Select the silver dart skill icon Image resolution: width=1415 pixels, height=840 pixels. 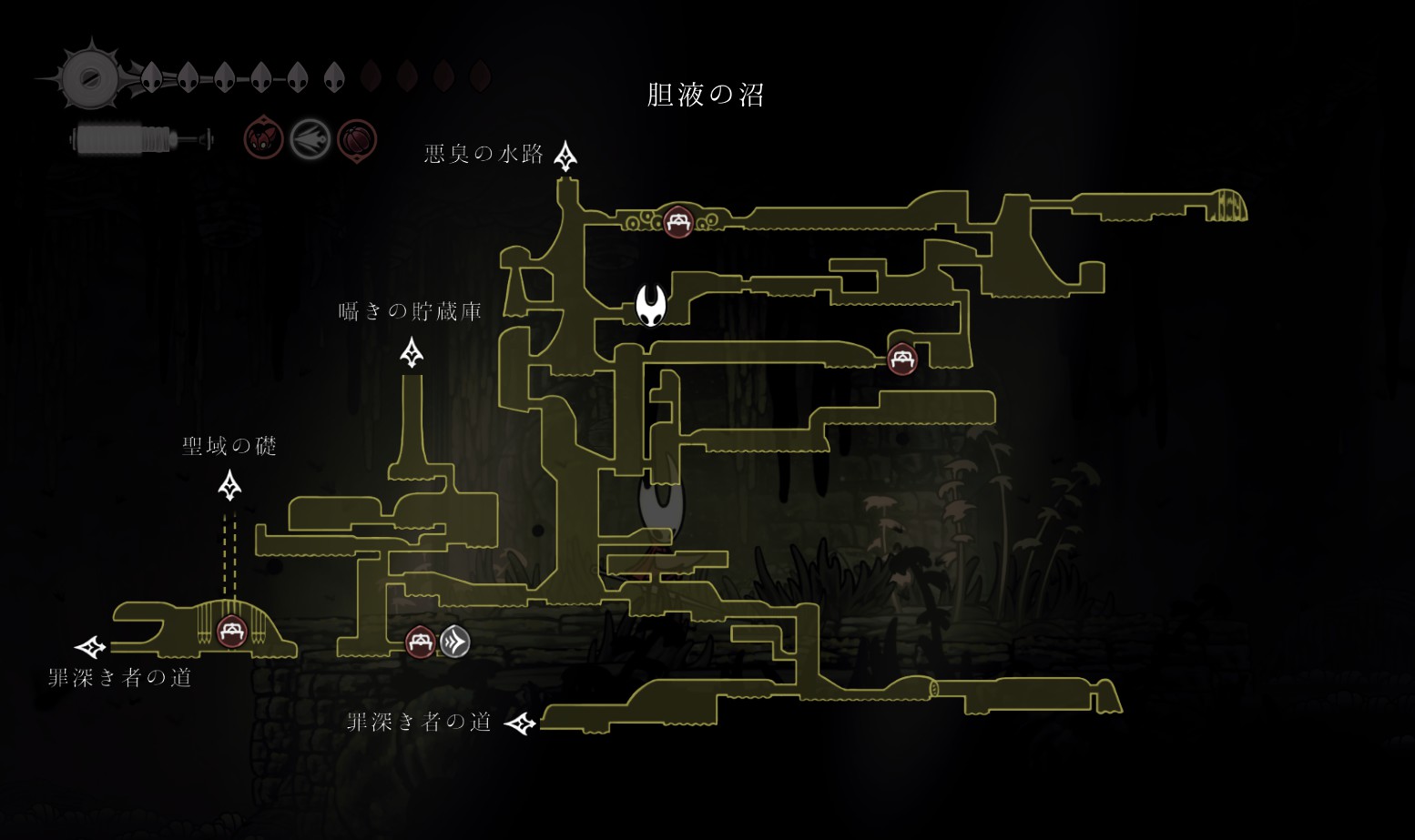pyautogui.click(x=310, y=140)
